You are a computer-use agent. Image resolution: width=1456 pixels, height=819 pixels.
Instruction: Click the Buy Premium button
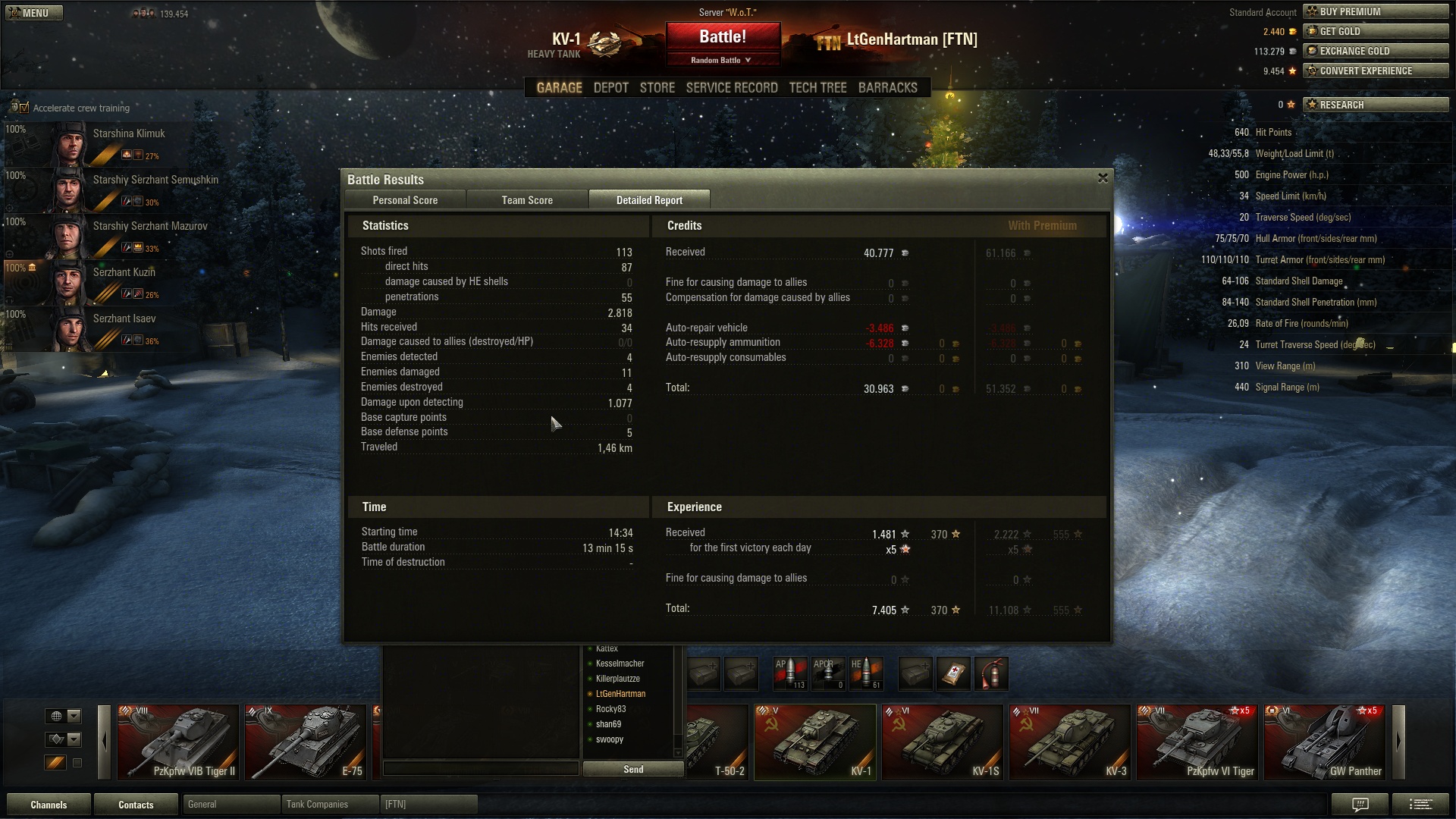[1375, 11]
